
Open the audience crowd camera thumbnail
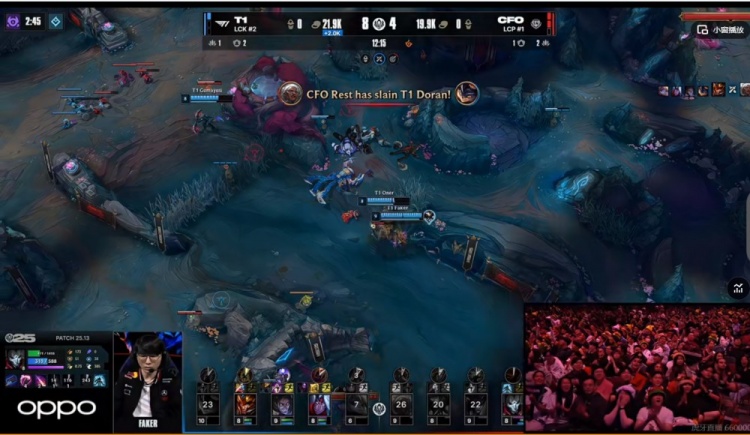coord(636,367)
